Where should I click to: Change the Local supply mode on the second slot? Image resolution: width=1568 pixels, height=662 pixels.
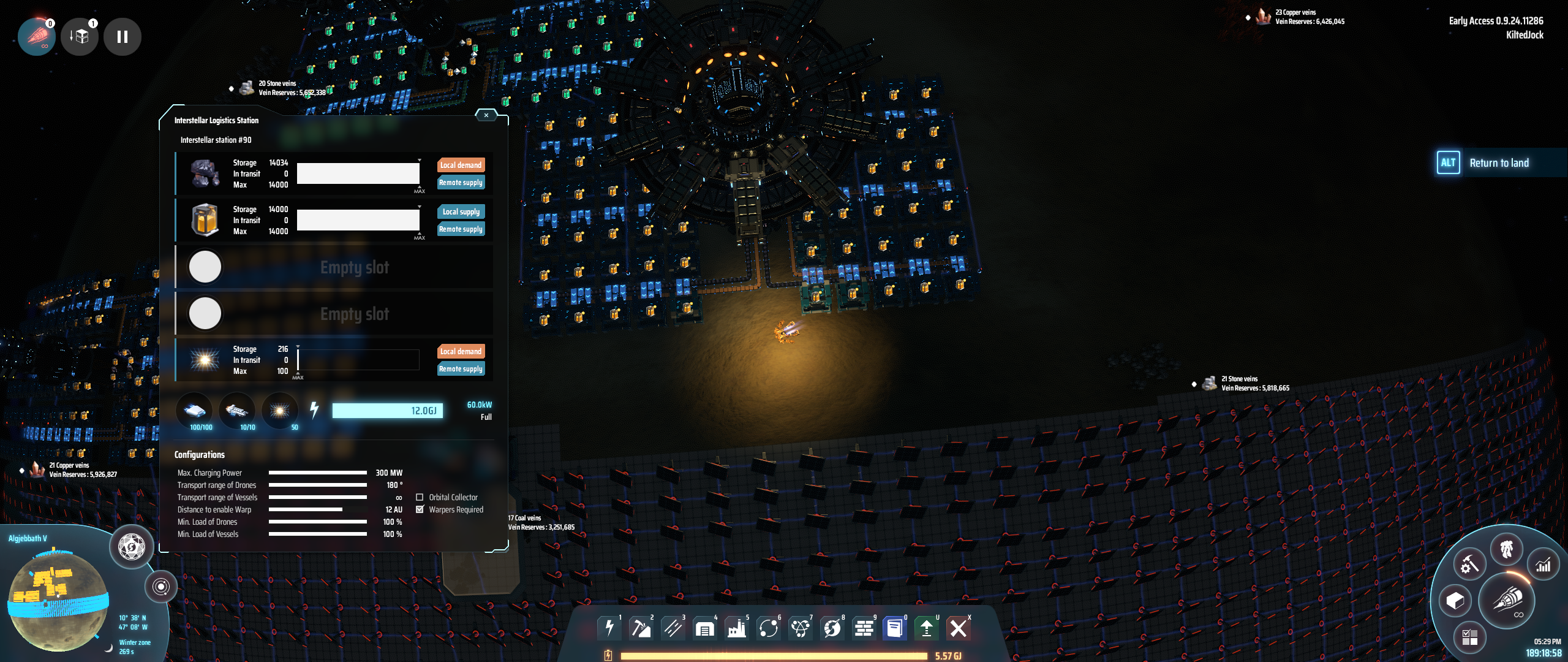[461, 211]
